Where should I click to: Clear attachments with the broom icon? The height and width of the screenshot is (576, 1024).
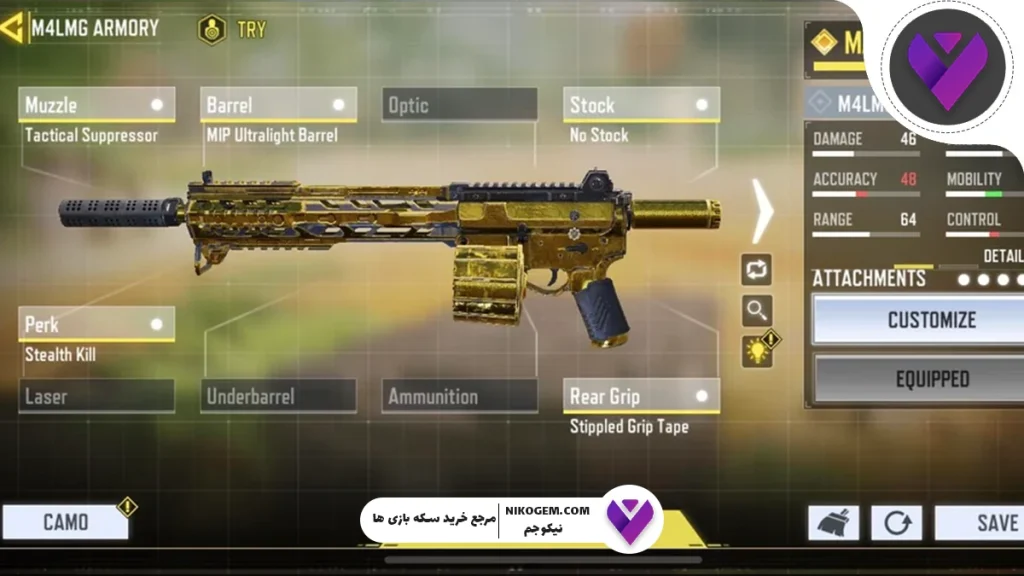[x=833, y=523]
